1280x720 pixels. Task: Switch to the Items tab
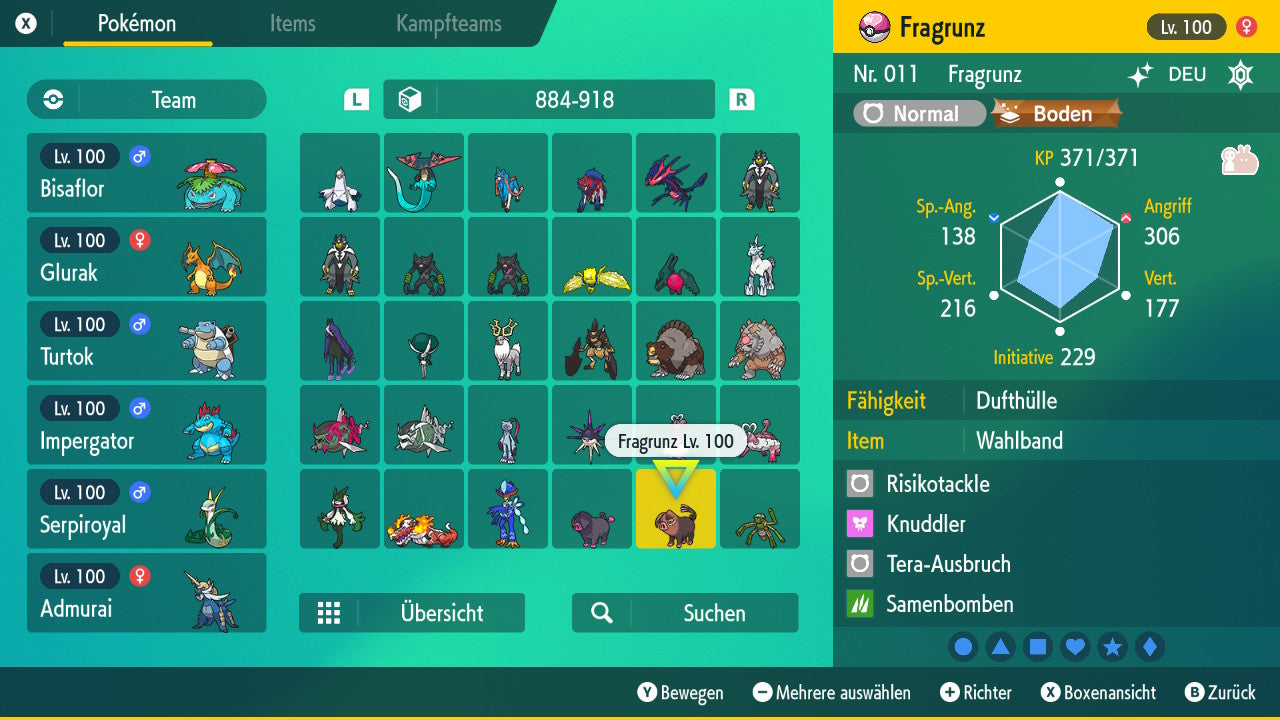pyautogui.click(x=292, y=24)
